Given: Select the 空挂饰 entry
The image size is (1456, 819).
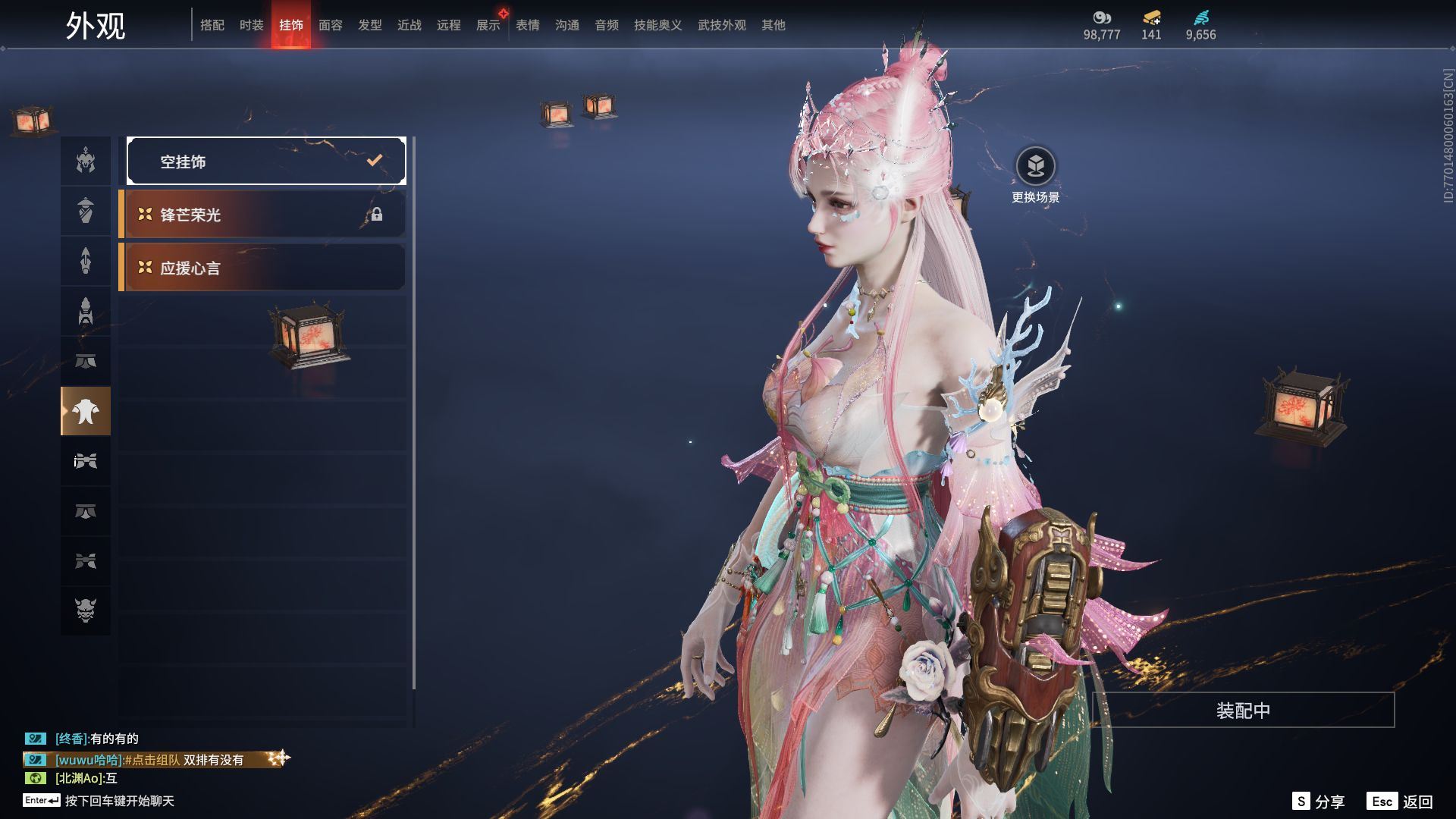Looking at the screenshot, I should 266,161.
